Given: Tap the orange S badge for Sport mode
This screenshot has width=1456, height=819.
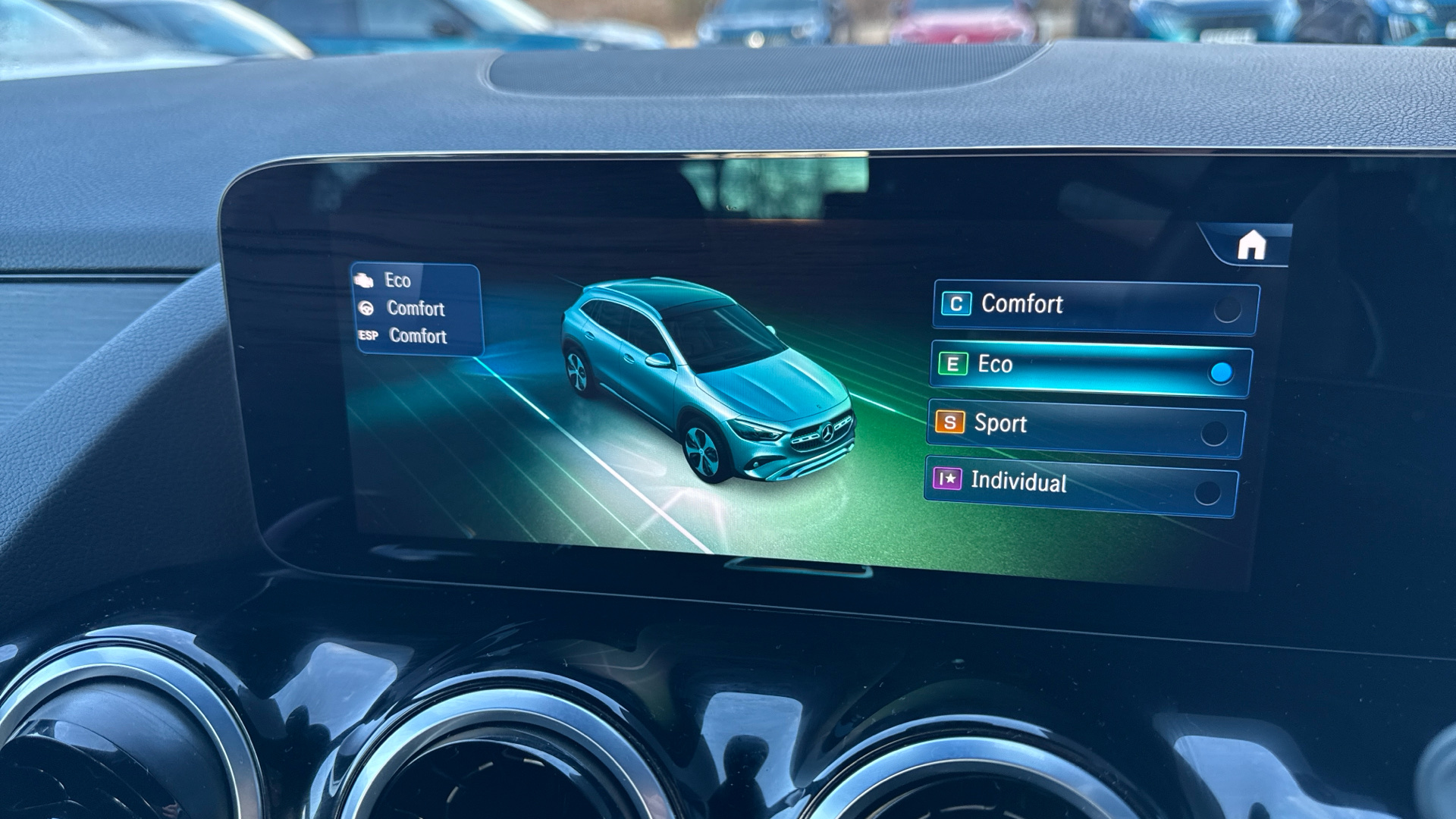Looking at the screenshot, I should [x=951, y=425].
